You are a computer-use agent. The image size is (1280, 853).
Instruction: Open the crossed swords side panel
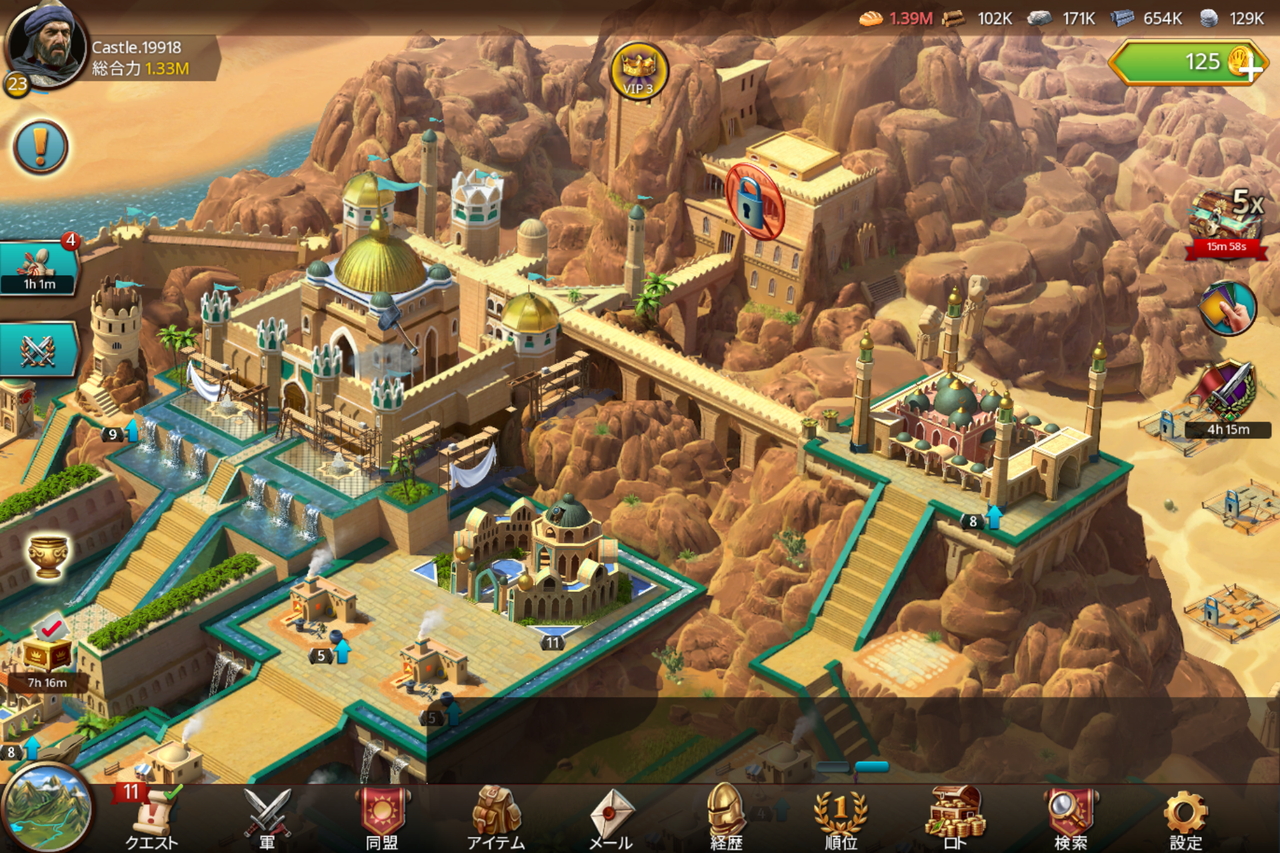38,350
